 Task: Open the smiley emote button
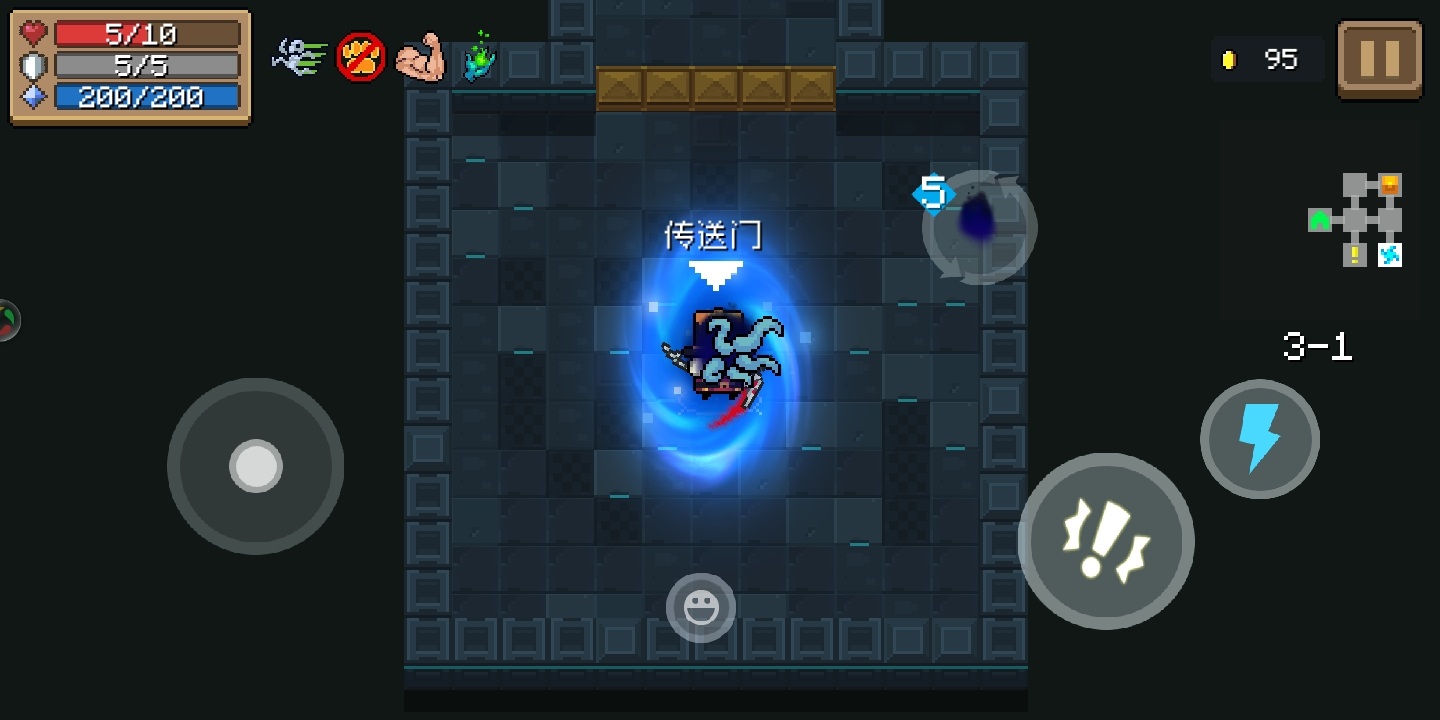(701, 608)
